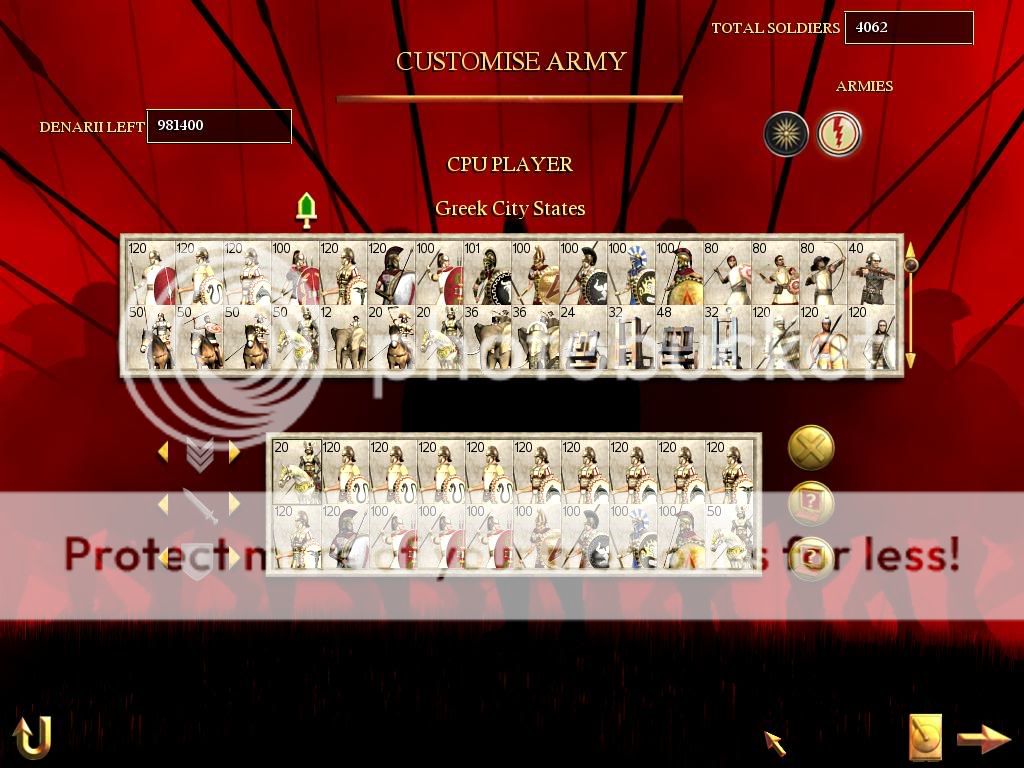Click the gold scroll icon beside the continue arrow
1024x768 pixels.
[x=925, y=738]
